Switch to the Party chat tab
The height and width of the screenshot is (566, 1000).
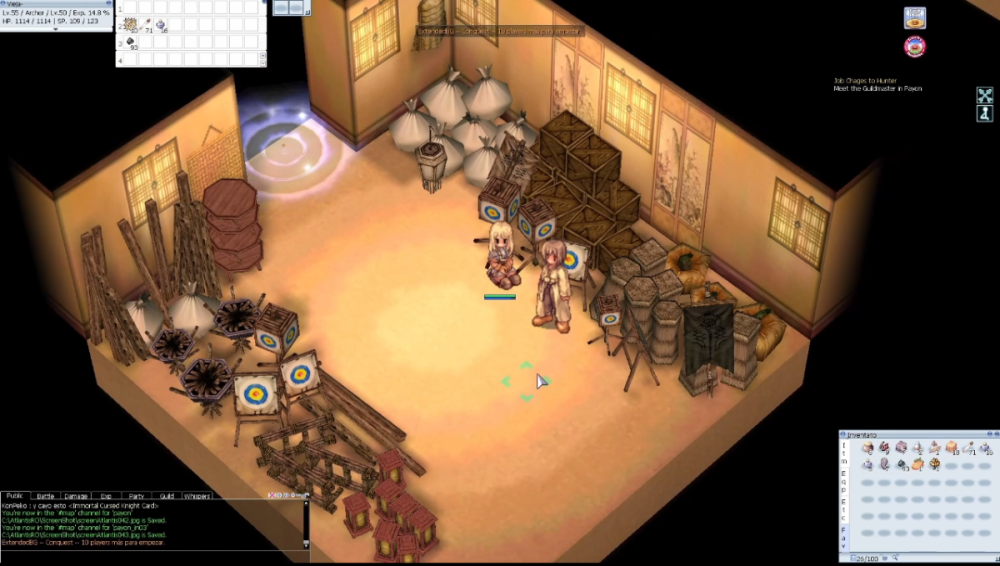[x=136, y=495]
